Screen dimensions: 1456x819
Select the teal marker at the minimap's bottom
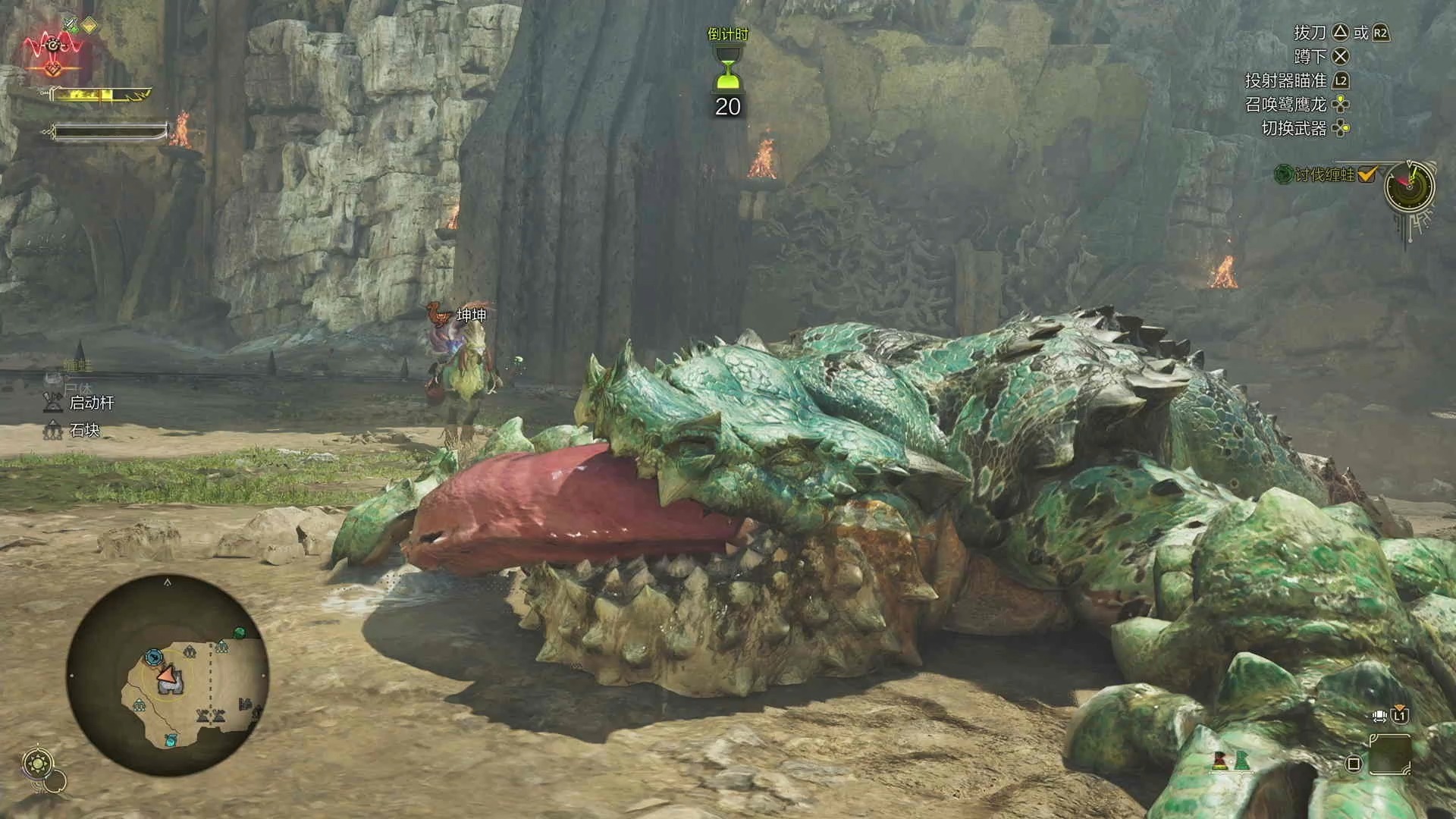pyautogui.click(x=171, y=739)
